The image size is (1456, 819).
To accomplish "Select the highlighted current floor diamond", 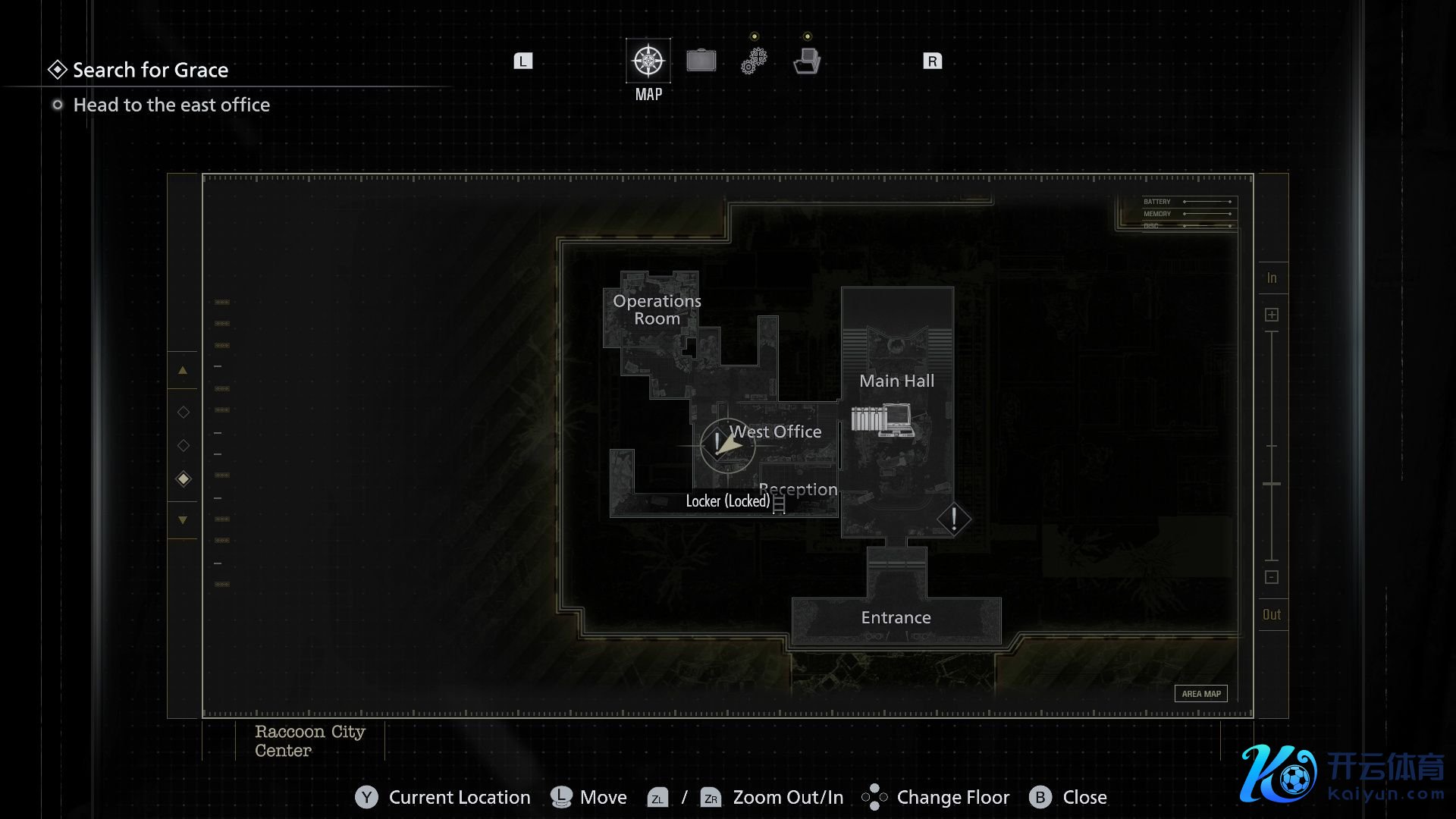I will pyautogui.click(x=183, y=479).
